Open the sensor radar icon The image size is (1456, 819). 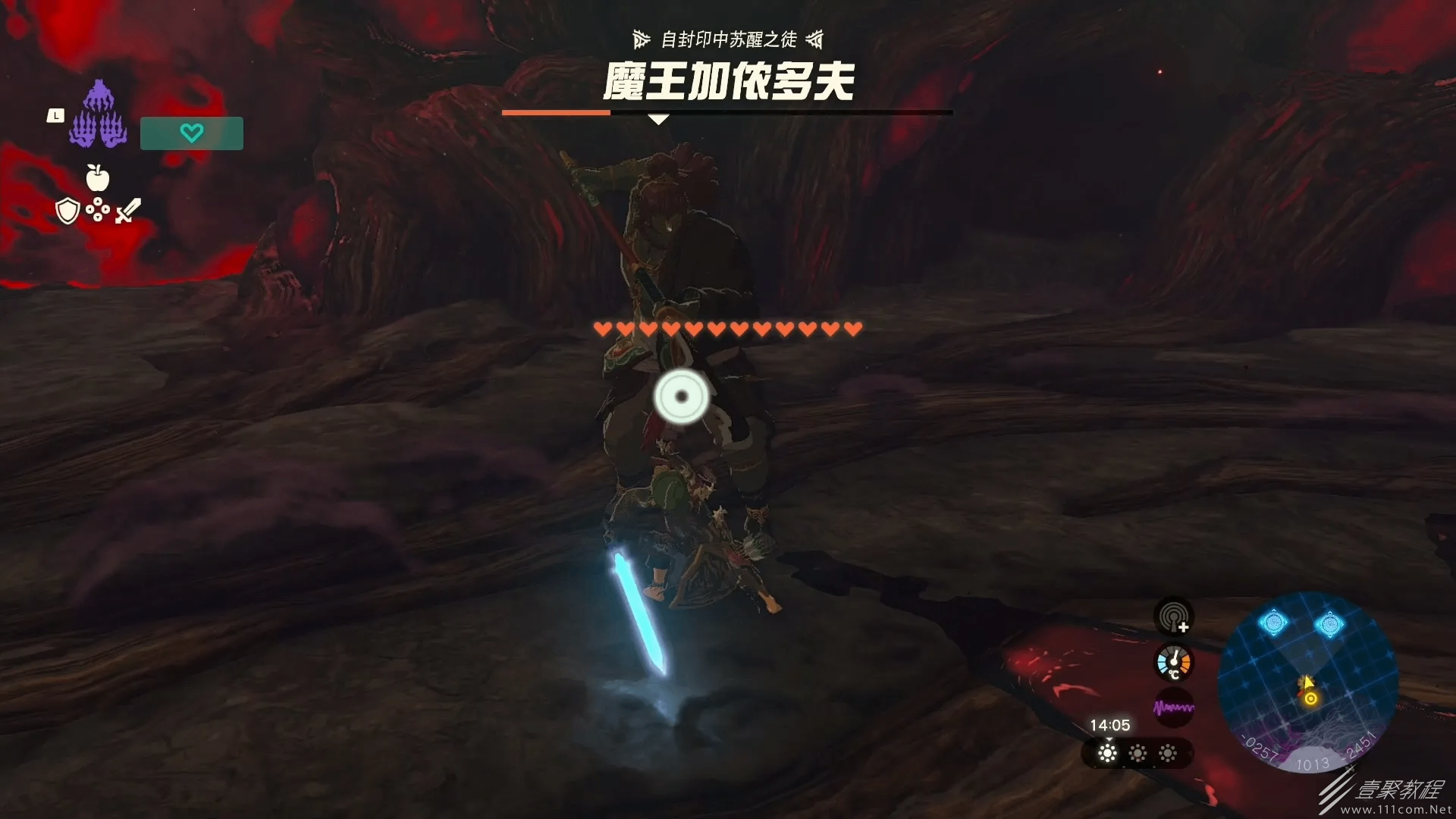pyautogui.click(x=1173, y=617)
